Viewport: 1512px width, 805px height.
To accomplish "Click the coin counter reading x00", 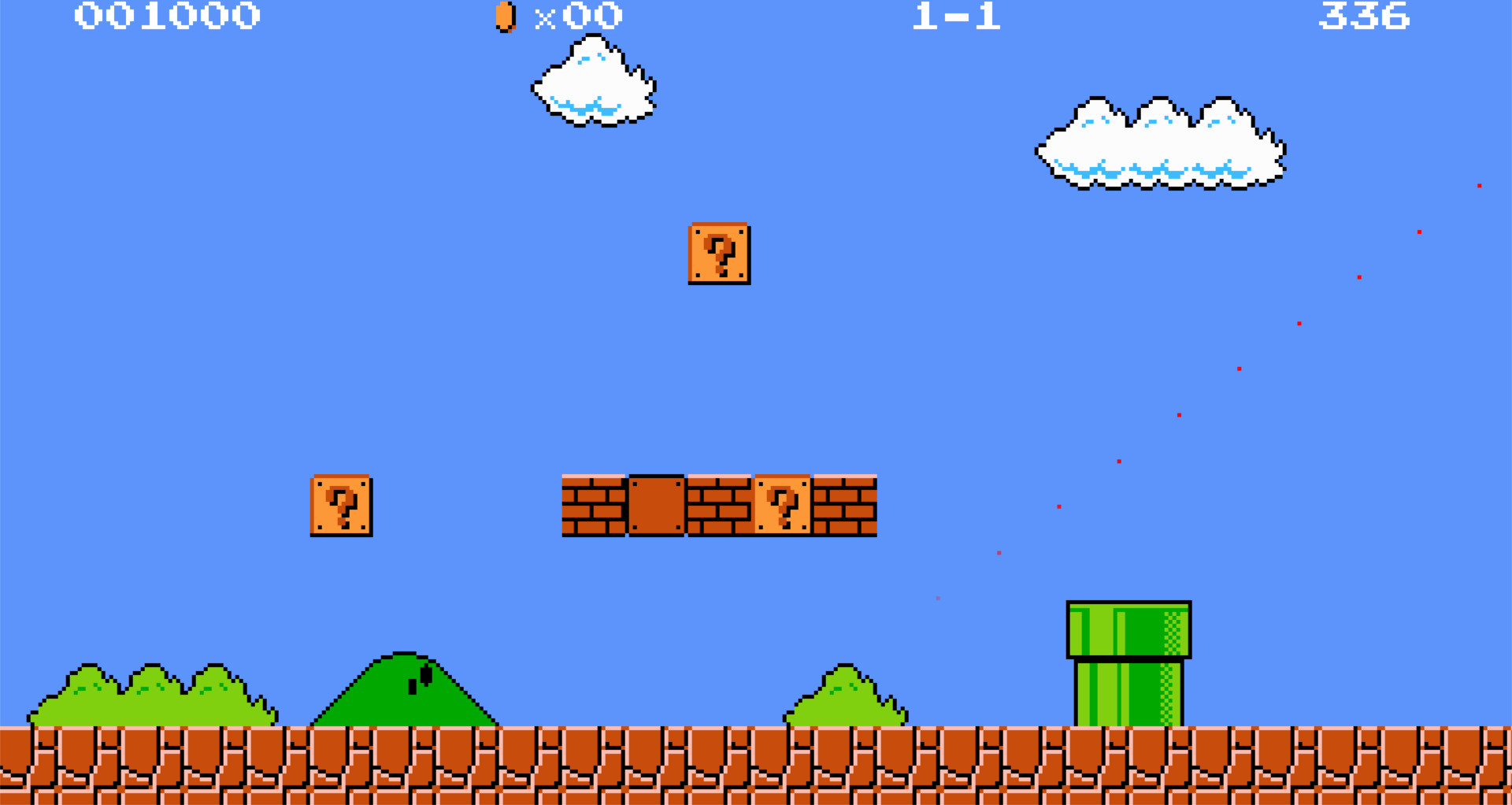I will coord(580,17).
